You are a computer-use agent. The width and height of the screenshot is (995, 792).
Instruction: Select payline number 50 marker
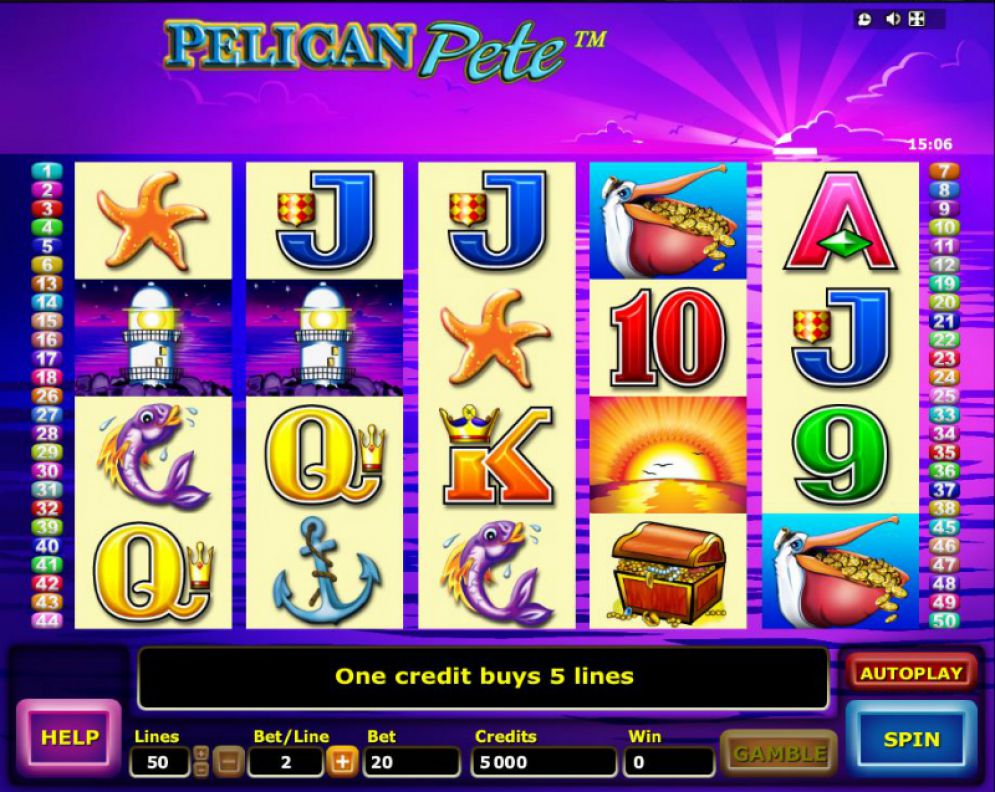click(x=945, y=620)
